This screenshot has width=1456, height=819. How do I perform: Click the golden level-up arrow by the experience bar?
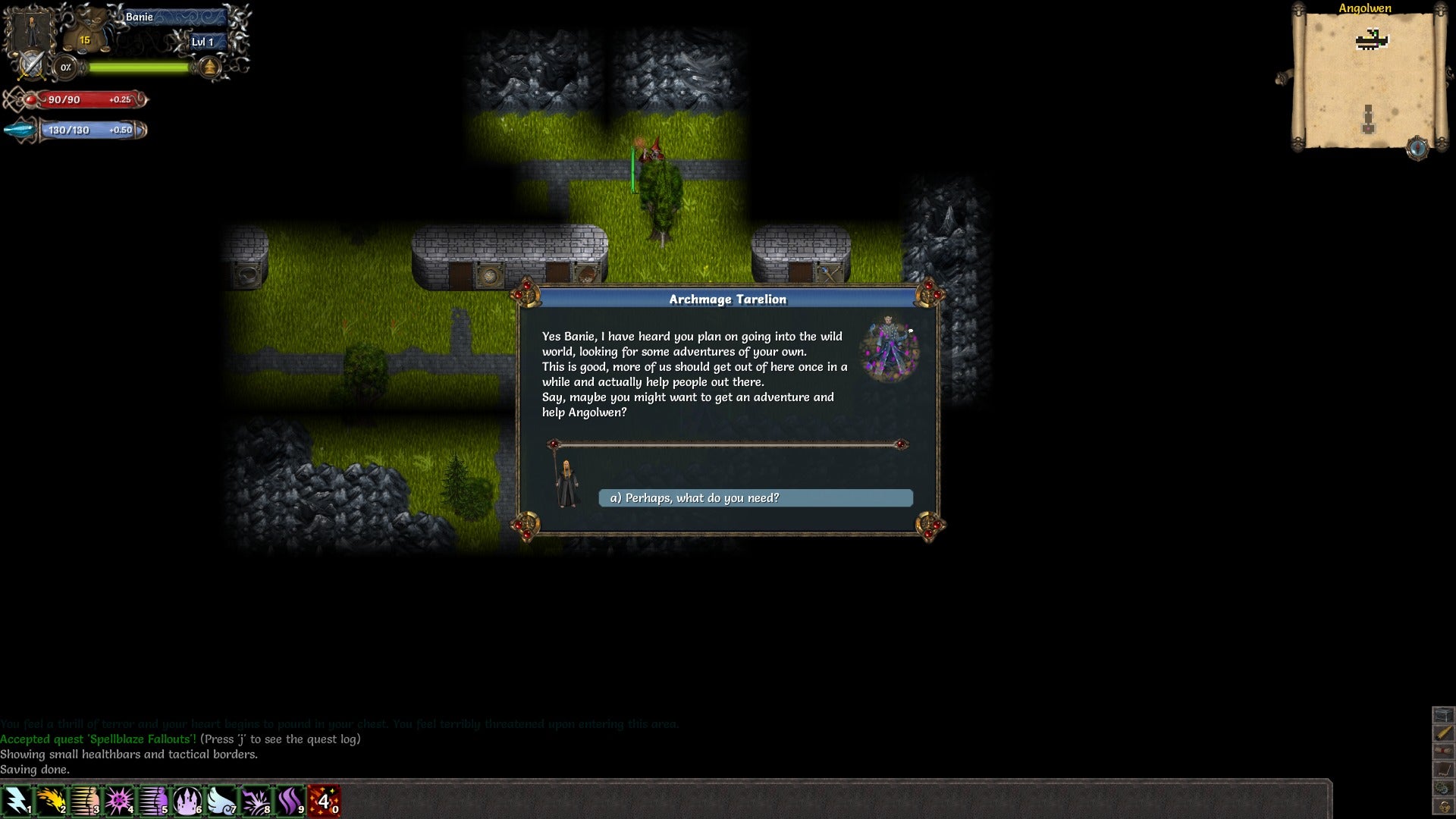click(x=210, y=68)
